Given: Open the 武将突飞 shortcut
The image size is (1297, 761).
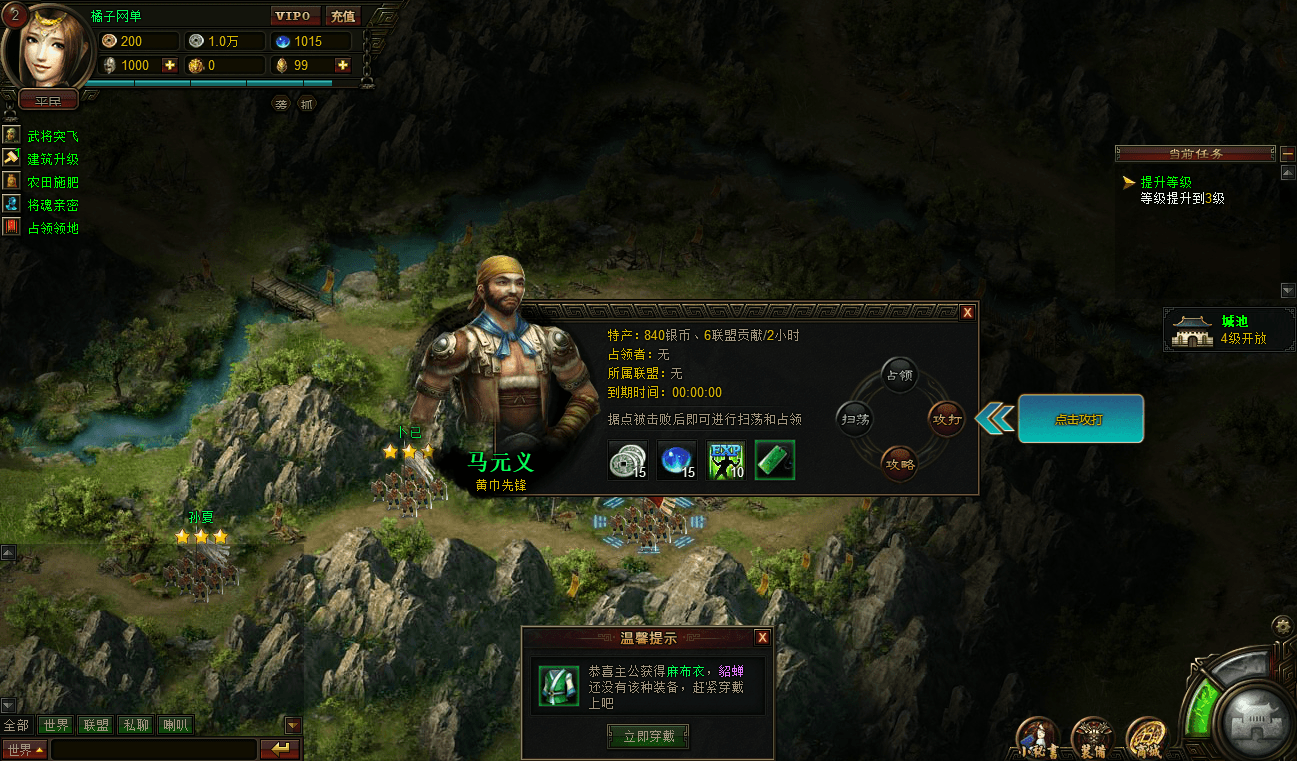Looking at the screenshot, I should [x=52, y=136].
